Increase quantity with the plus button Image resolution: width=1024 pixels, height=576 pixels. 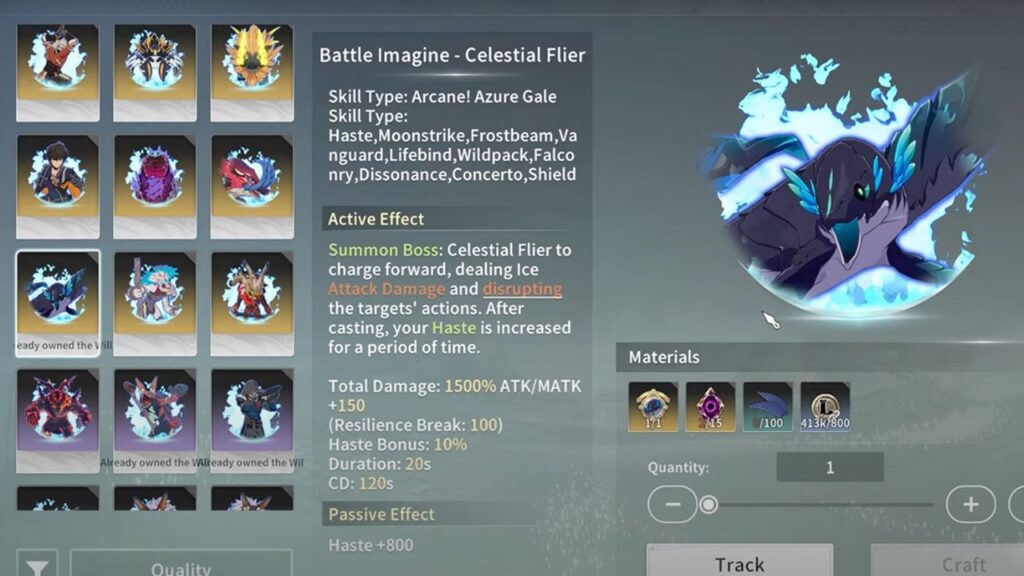pyautogui.click(x=970, y=504)
